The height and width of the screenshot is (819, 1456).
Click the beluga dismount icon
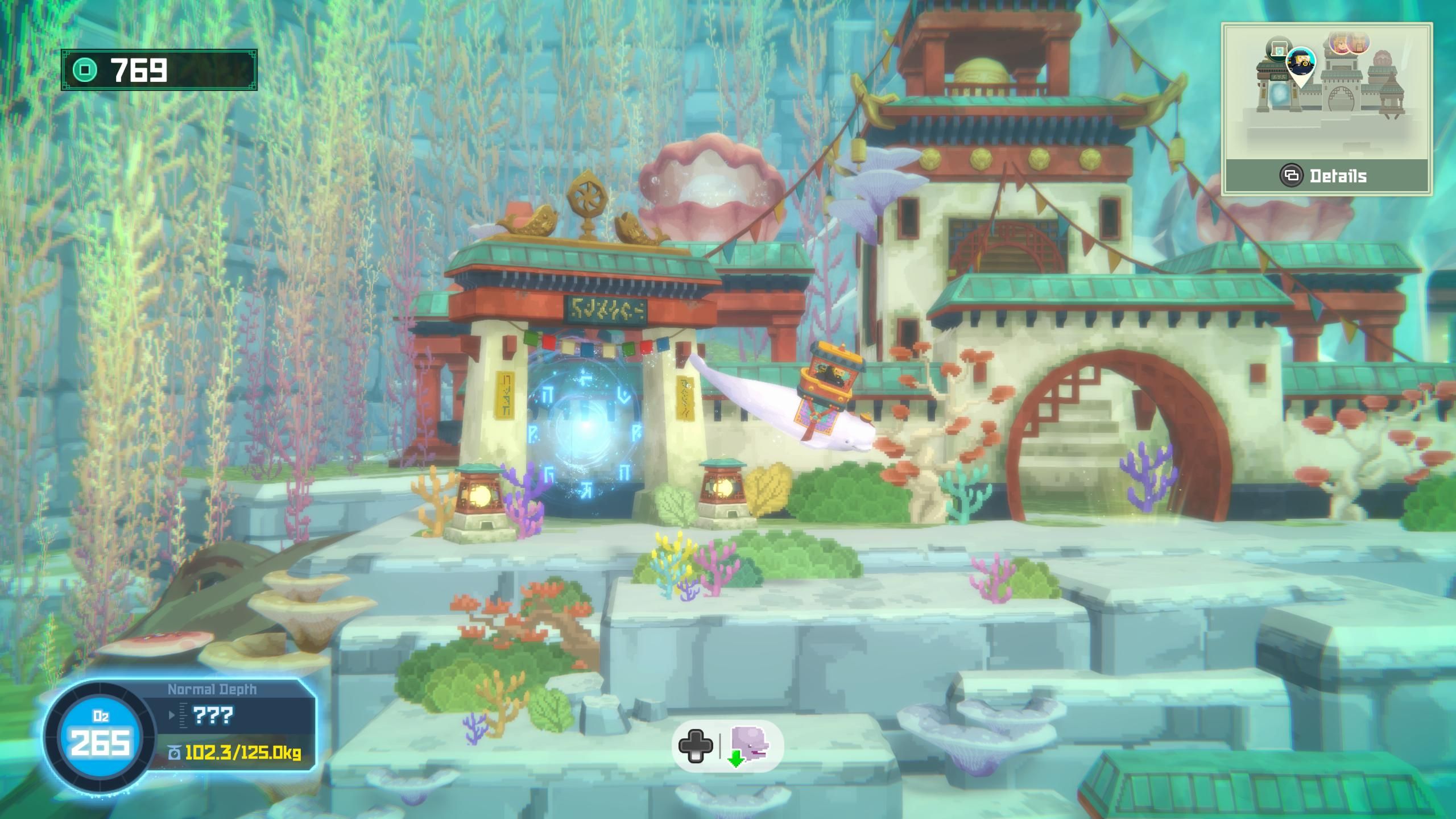point(748,746)
